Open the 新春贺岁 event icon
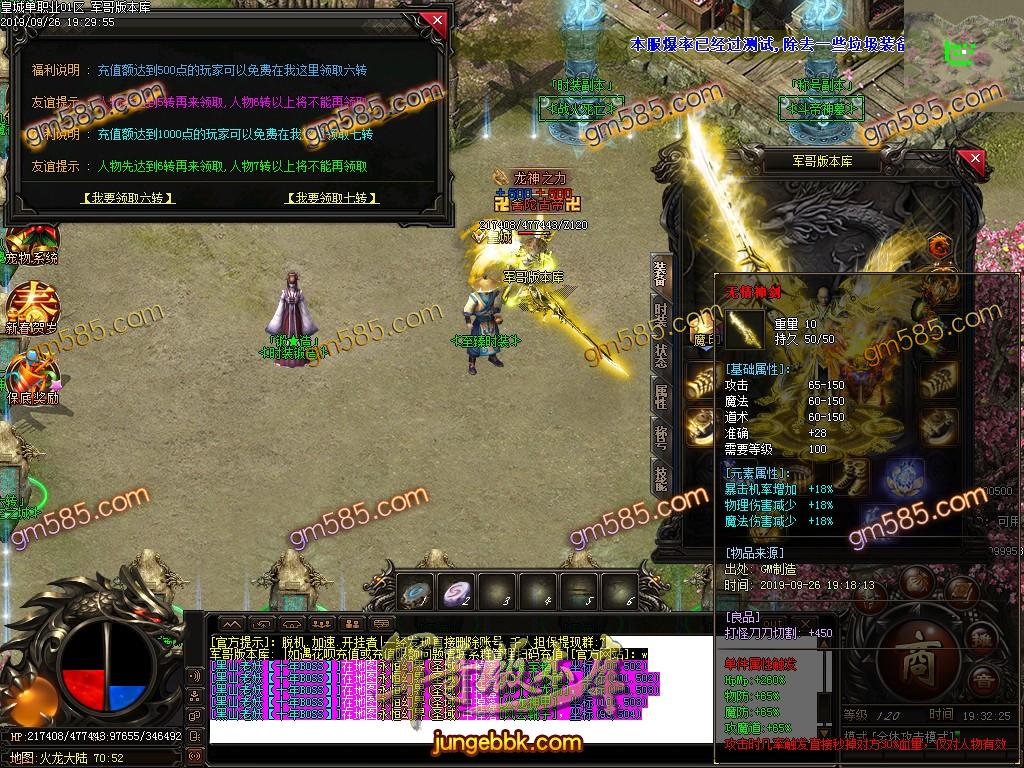This screenshot has width=1024, height=768. 32,308
